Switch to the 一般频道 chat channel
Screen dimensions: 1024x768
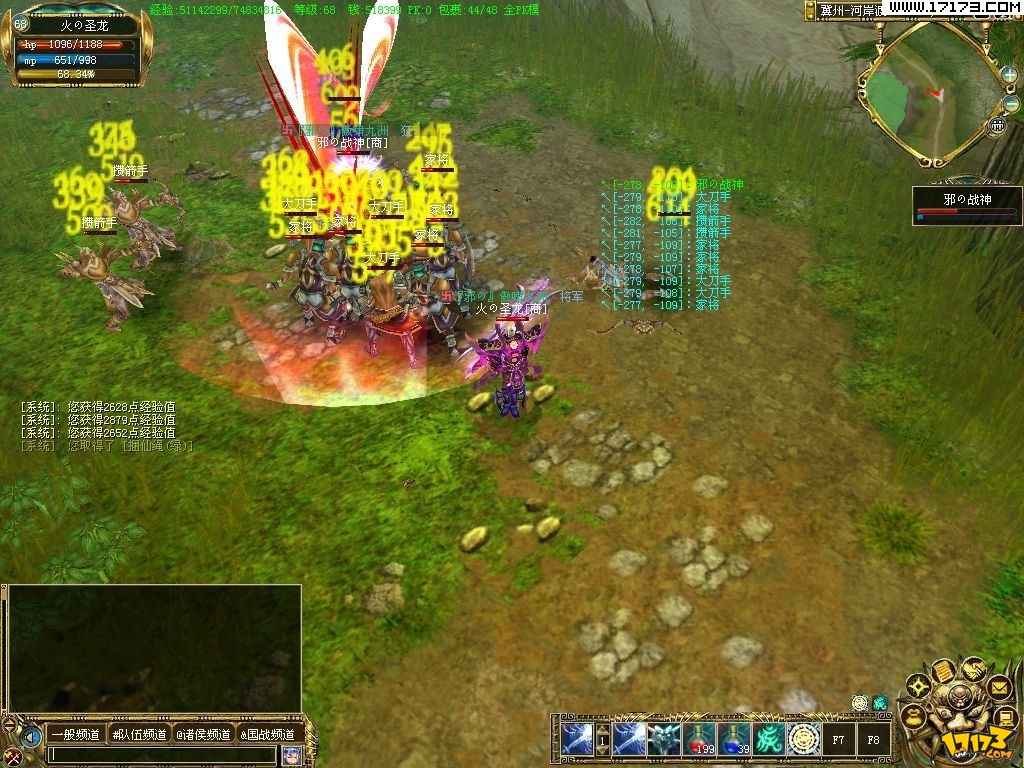tap(75, 735)
